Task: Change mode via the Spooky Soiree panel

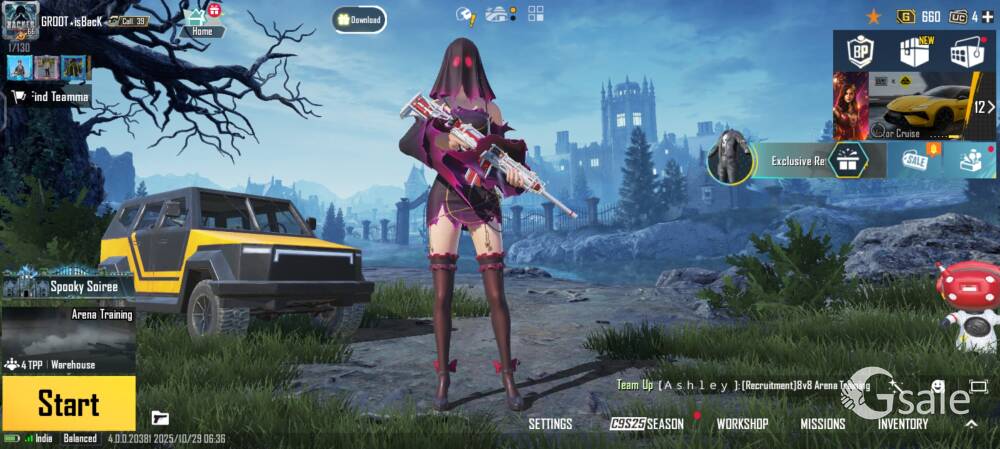Action: (68, 286)
